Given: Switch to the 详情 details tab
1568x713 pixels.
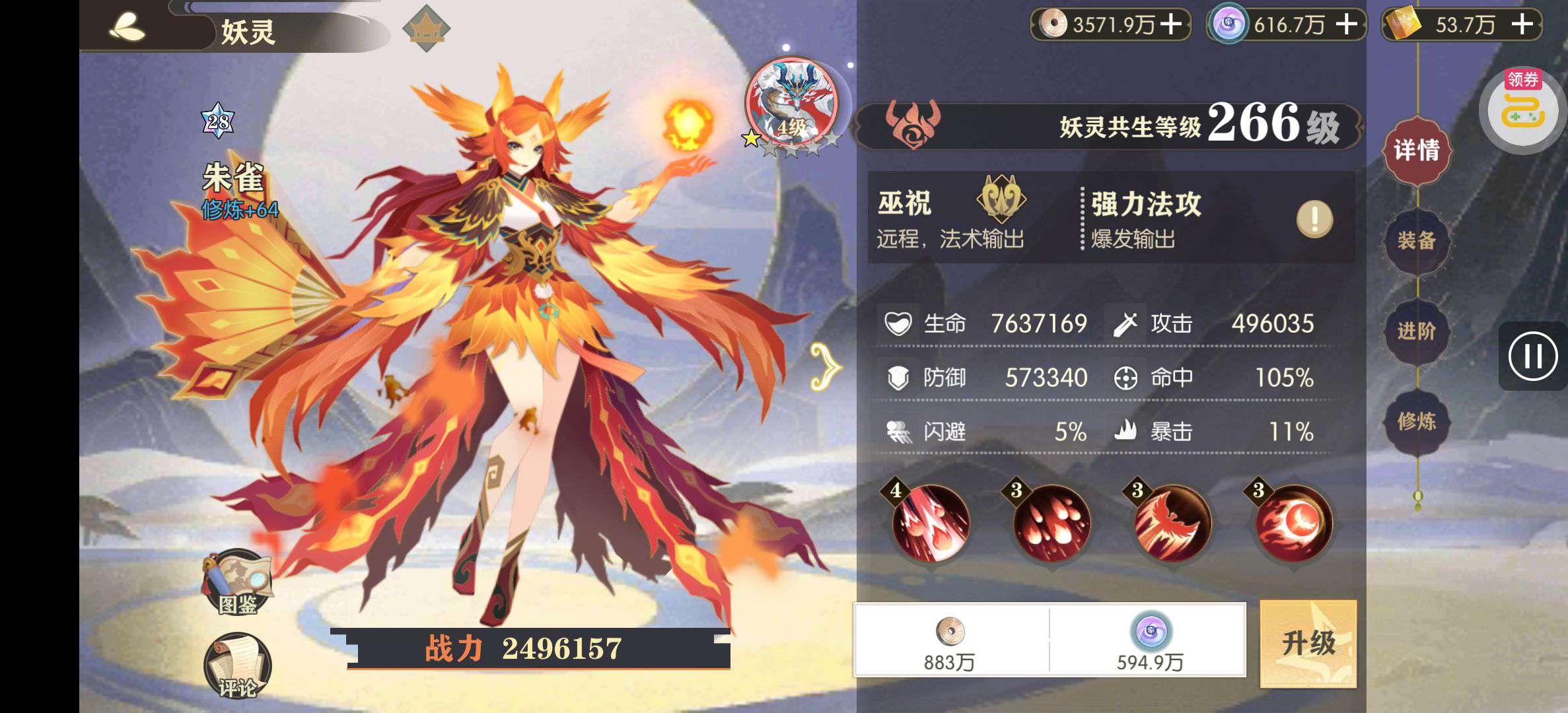Looking at the screenshot, I should (1416, 151).
